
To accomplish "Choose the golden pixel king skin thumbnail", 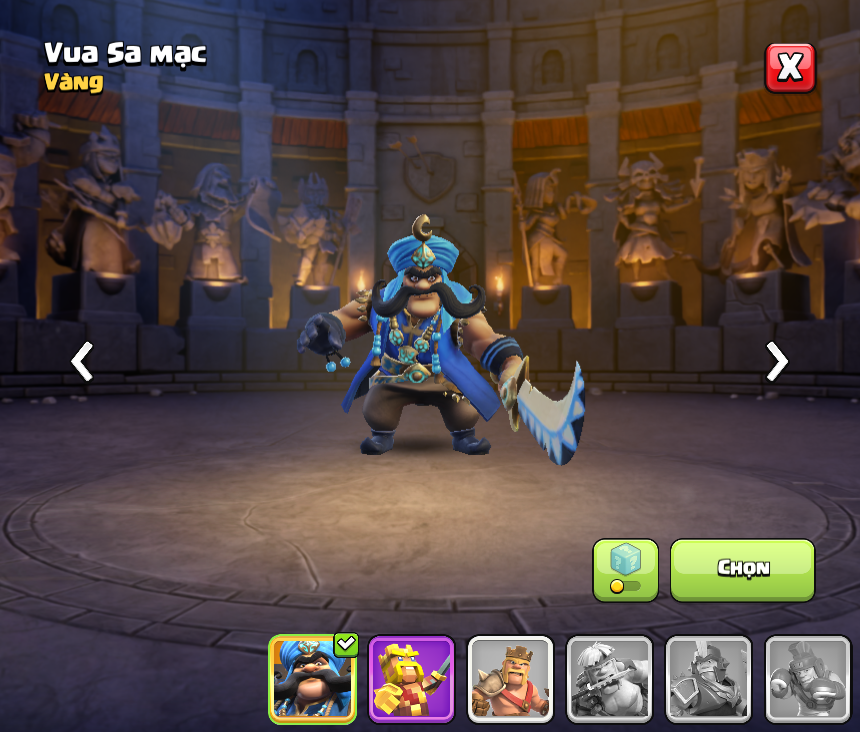I will tap(411, 679).
